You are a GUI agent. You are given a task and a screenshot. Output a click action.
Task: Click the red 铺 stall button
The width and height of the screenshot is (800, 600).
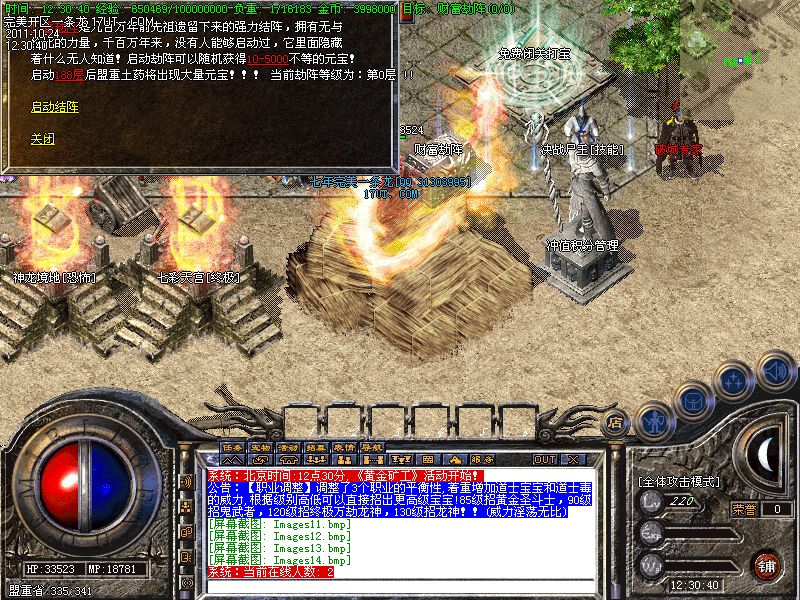pos(767,563)
